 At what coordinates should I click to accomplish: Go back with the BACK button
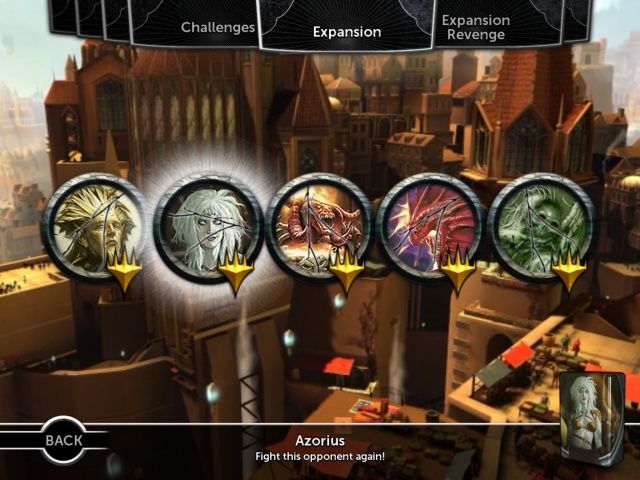point(62,438)
